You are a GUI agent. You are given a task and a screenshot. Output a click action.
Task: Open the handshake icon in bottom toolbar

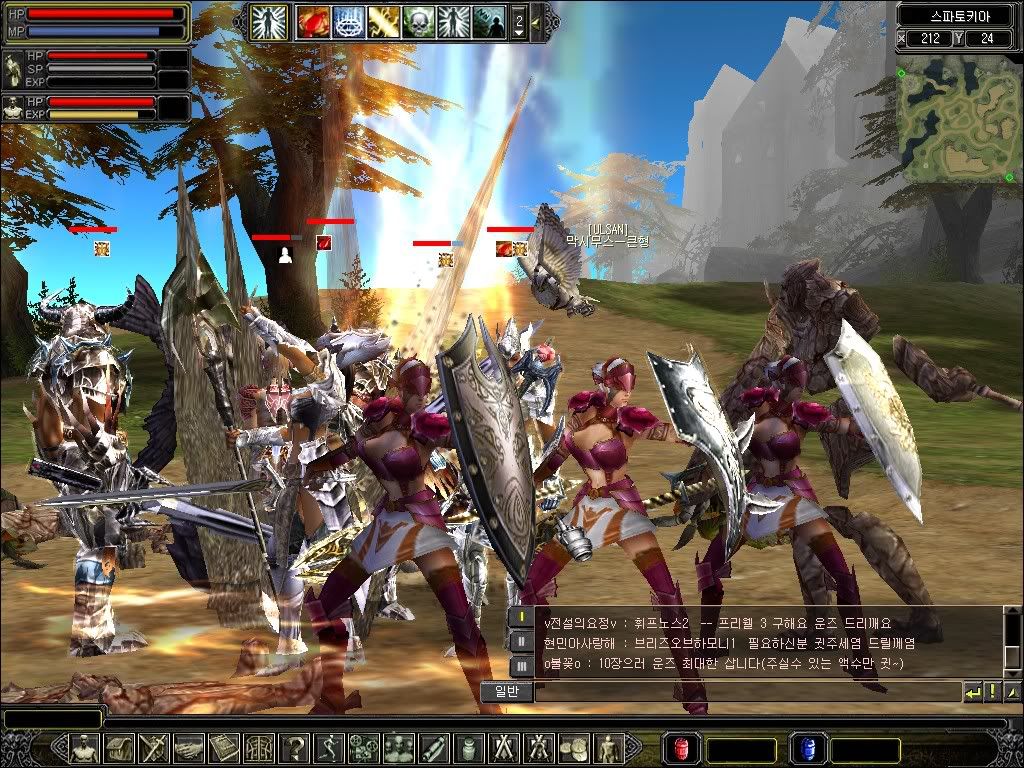[x=189, y=748]
